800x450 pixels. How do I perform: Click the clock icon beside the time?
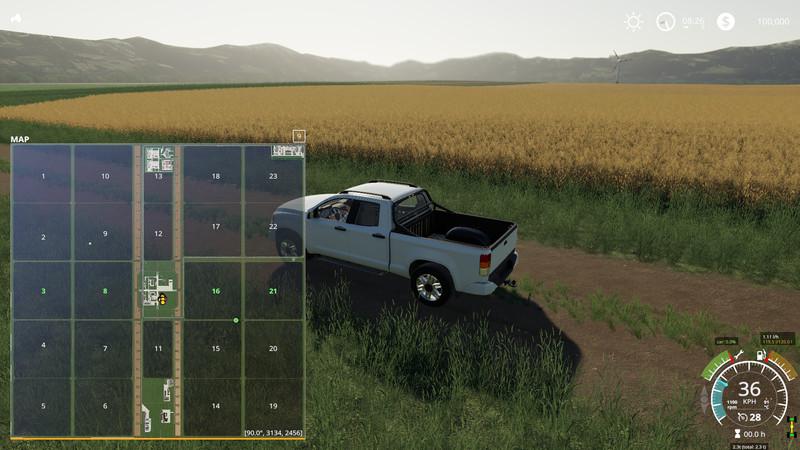tap(666, 21)
